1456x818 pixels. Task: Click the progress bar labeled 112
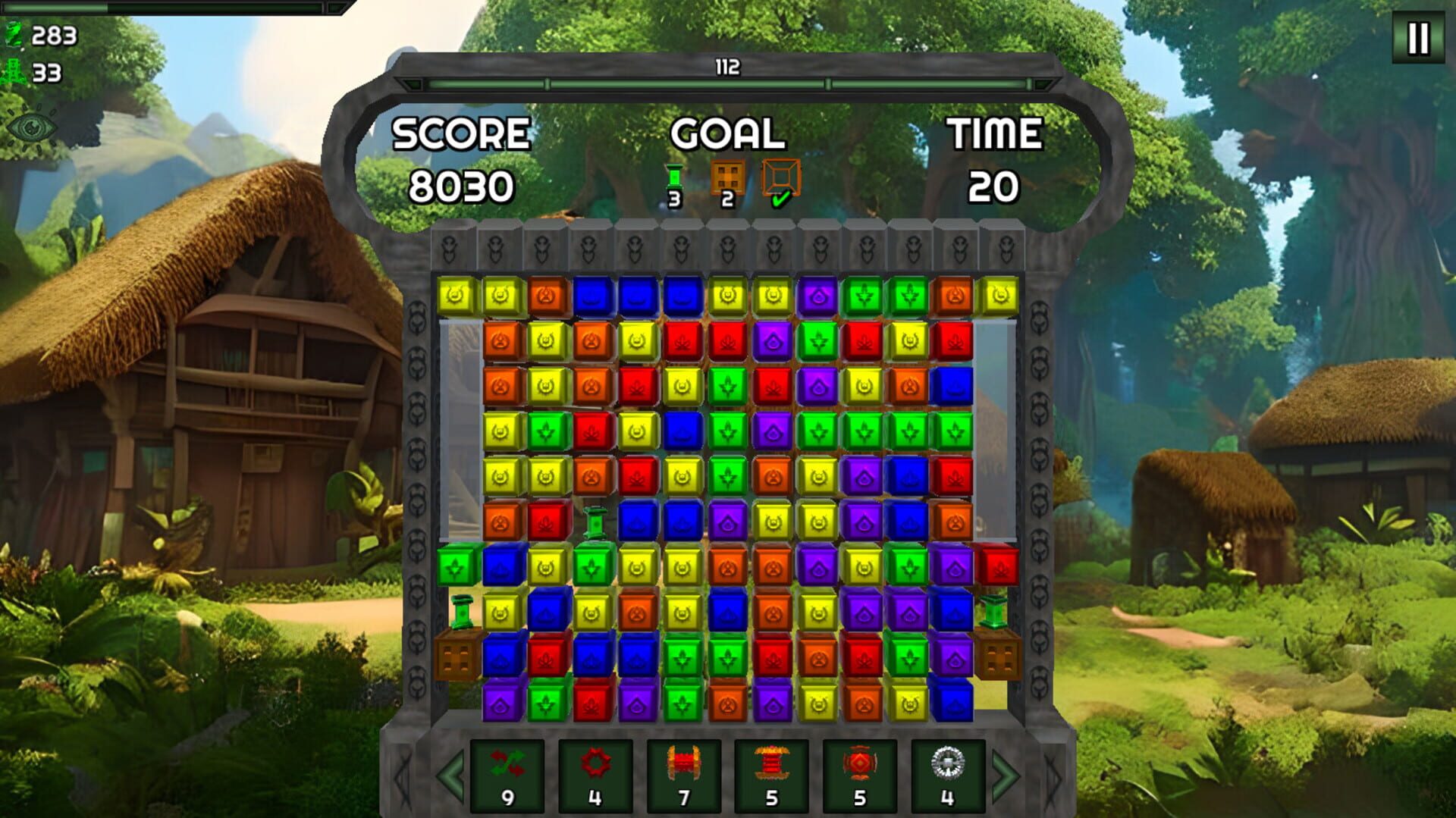point(728,74)
